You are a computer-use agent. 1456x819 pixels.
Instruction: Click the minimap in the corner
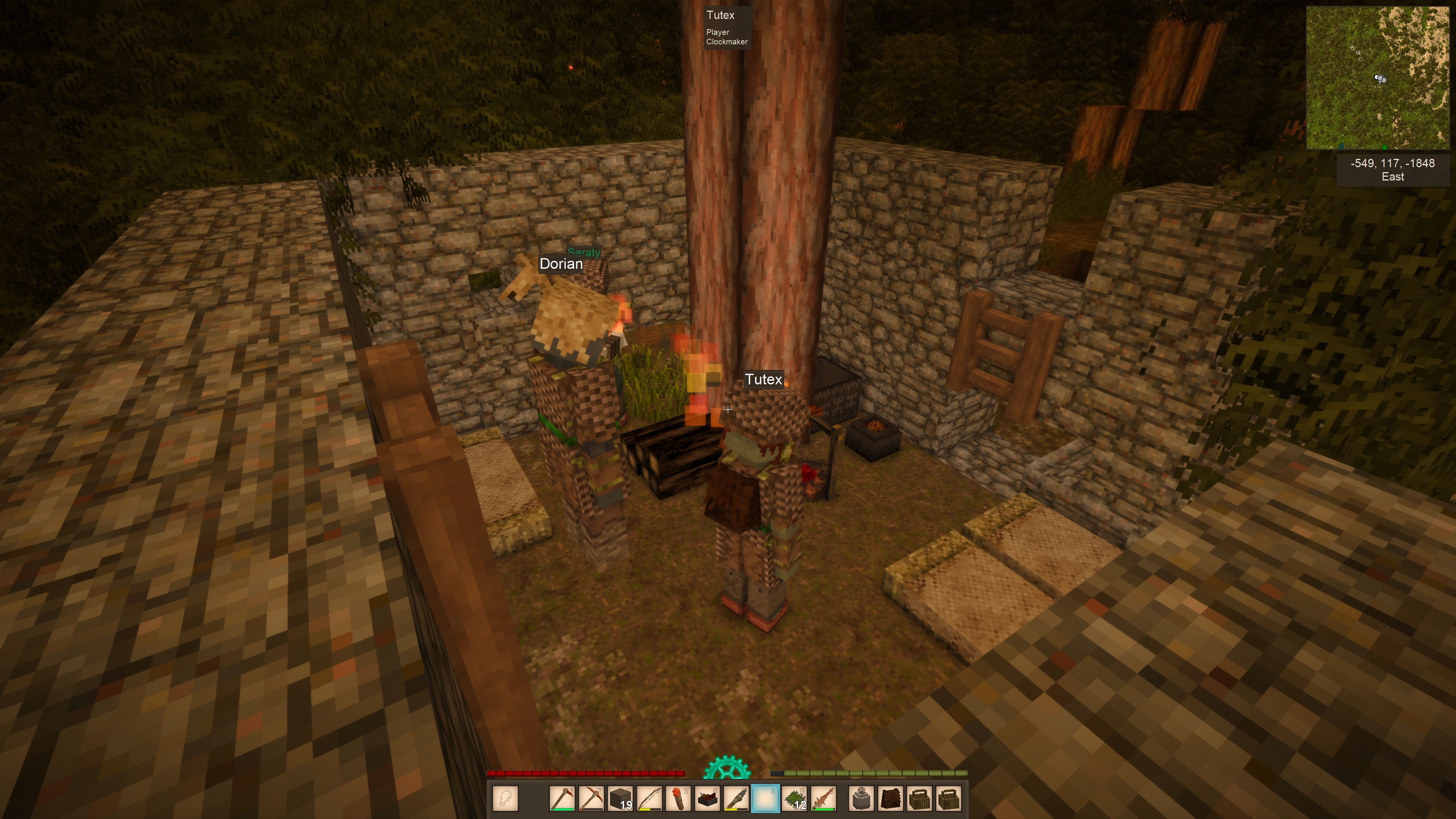point(1378,77)
